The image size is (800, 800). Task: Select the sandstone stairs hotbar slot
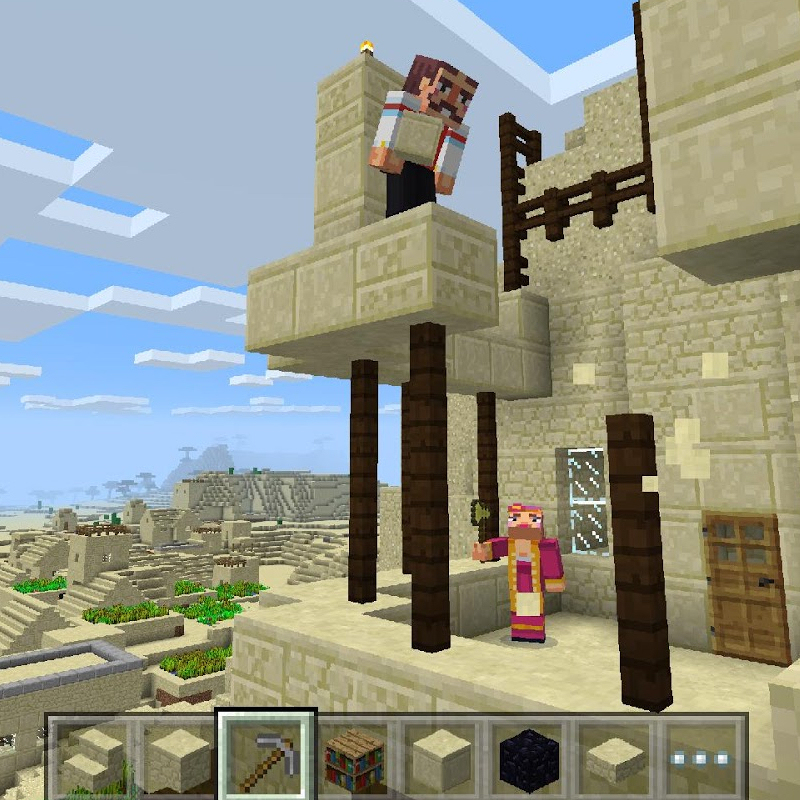click(x=94, y=757)
